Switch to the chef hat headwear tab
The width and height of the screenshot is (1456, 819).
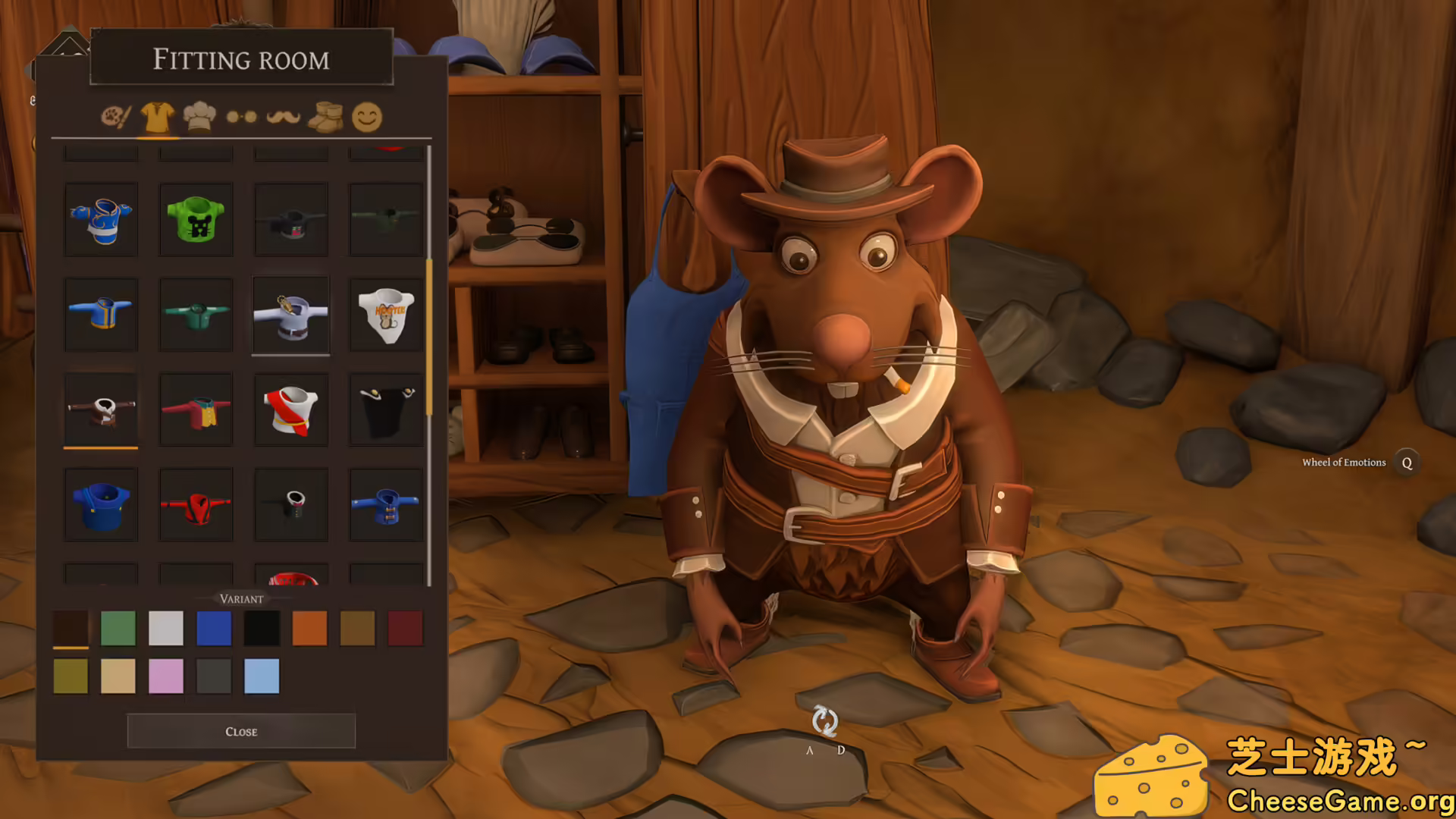click(x=199, y=117)
